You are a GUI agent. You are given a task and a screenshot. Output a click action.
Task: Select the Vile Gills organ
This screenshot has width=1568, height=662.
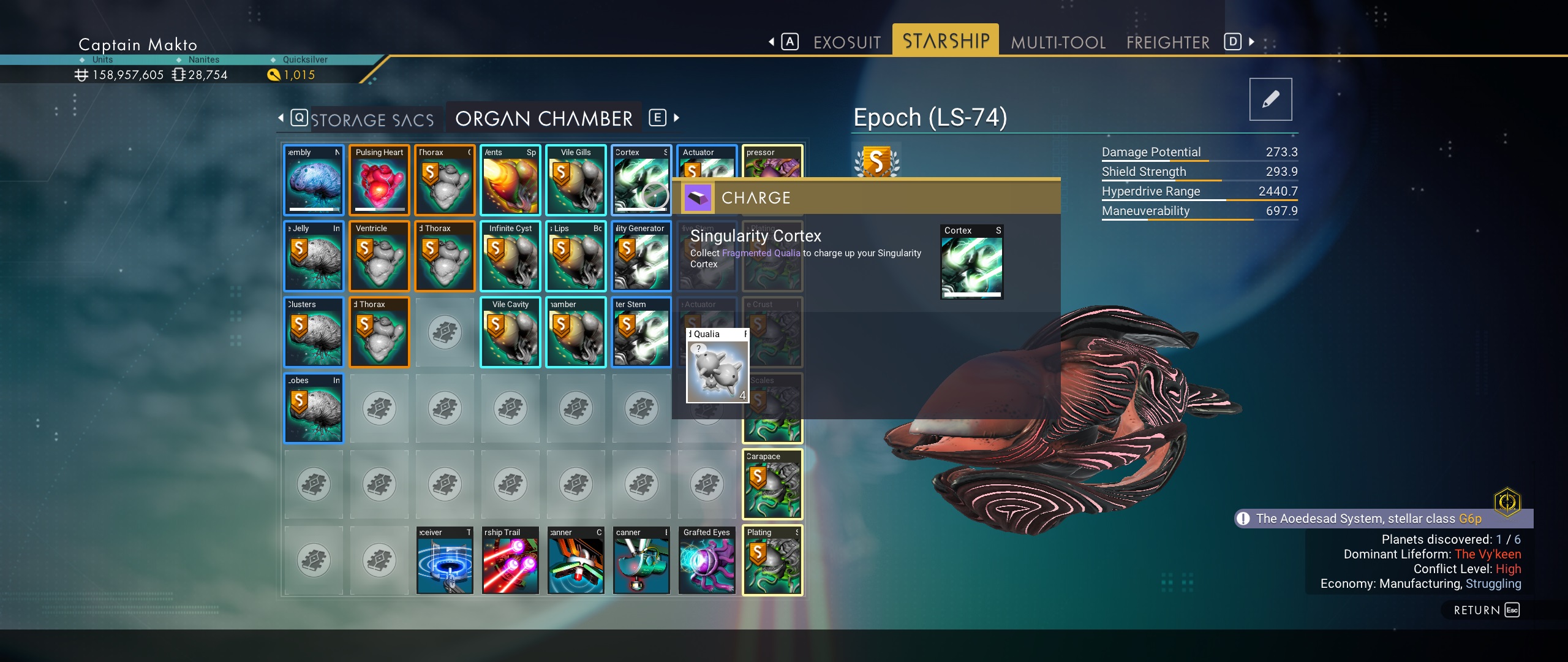(576, 181)
